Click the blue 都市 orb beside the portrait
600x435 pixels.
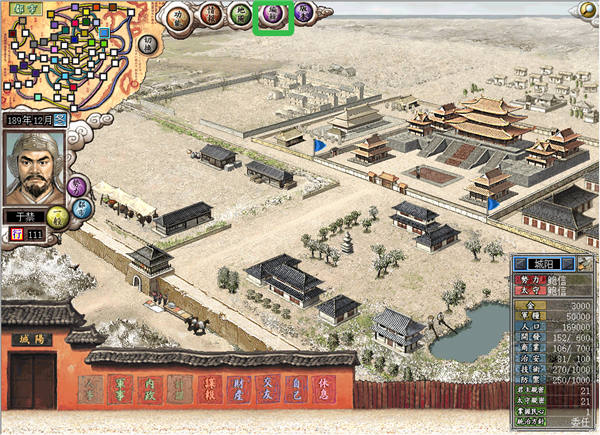(84, 207)
